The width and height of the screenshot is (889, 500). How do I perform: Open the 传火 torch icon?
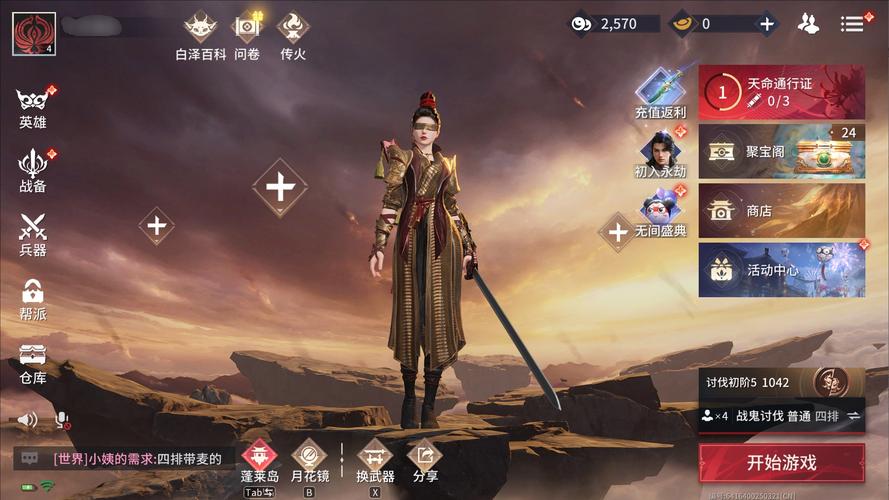point(293,35)
